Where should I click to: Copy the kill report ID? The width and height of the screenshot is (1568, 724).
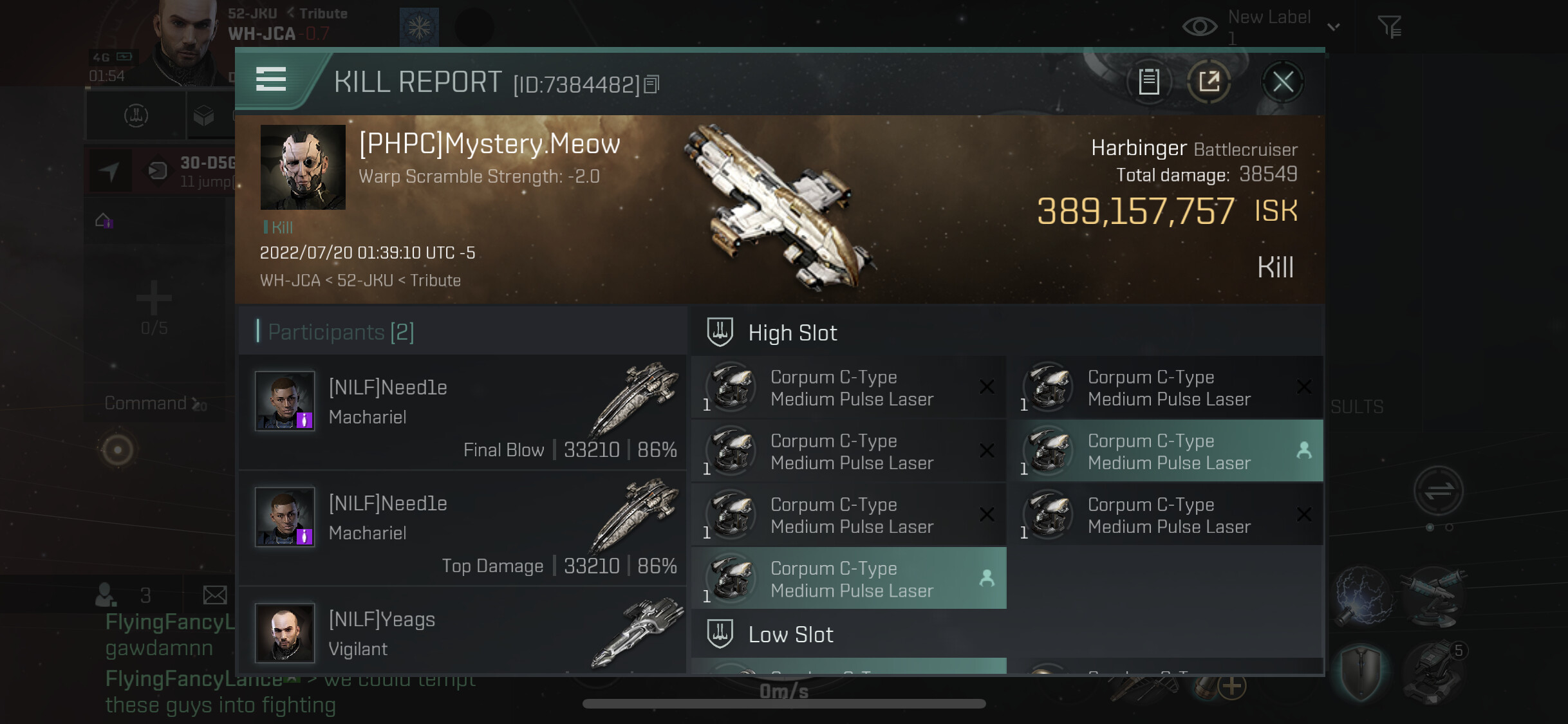pos(651,84)
